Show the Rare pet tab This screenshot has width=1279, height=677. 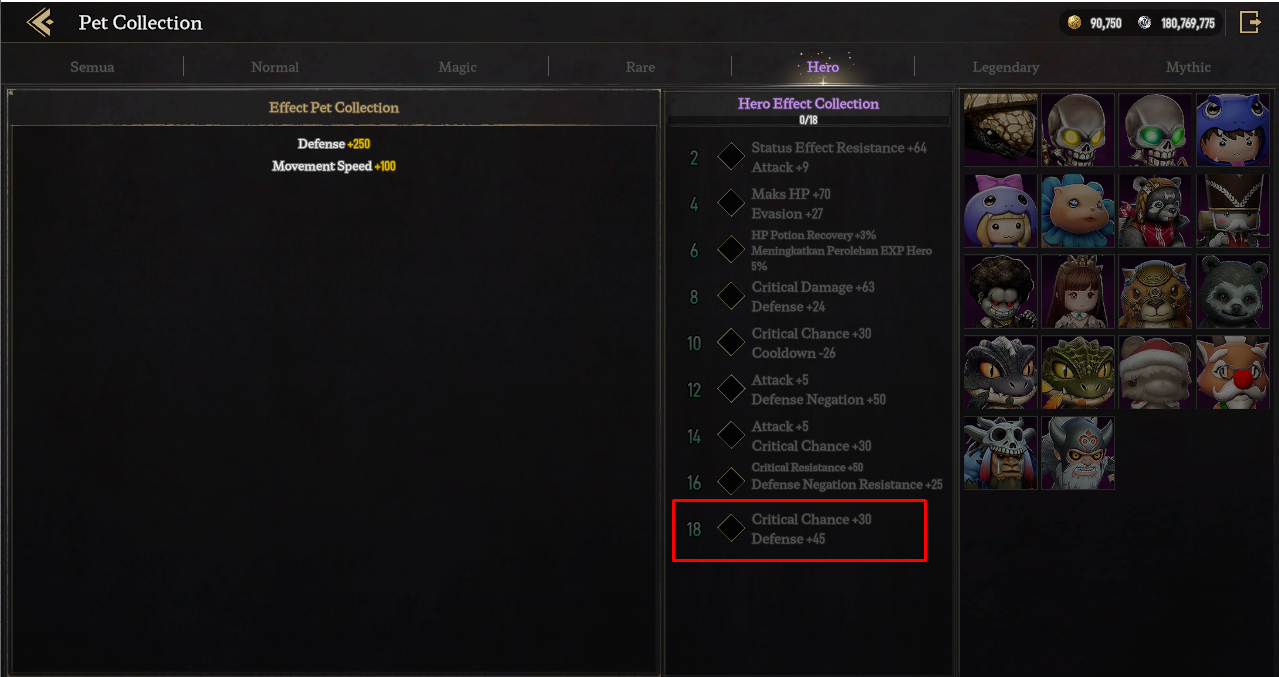point(640,67)
